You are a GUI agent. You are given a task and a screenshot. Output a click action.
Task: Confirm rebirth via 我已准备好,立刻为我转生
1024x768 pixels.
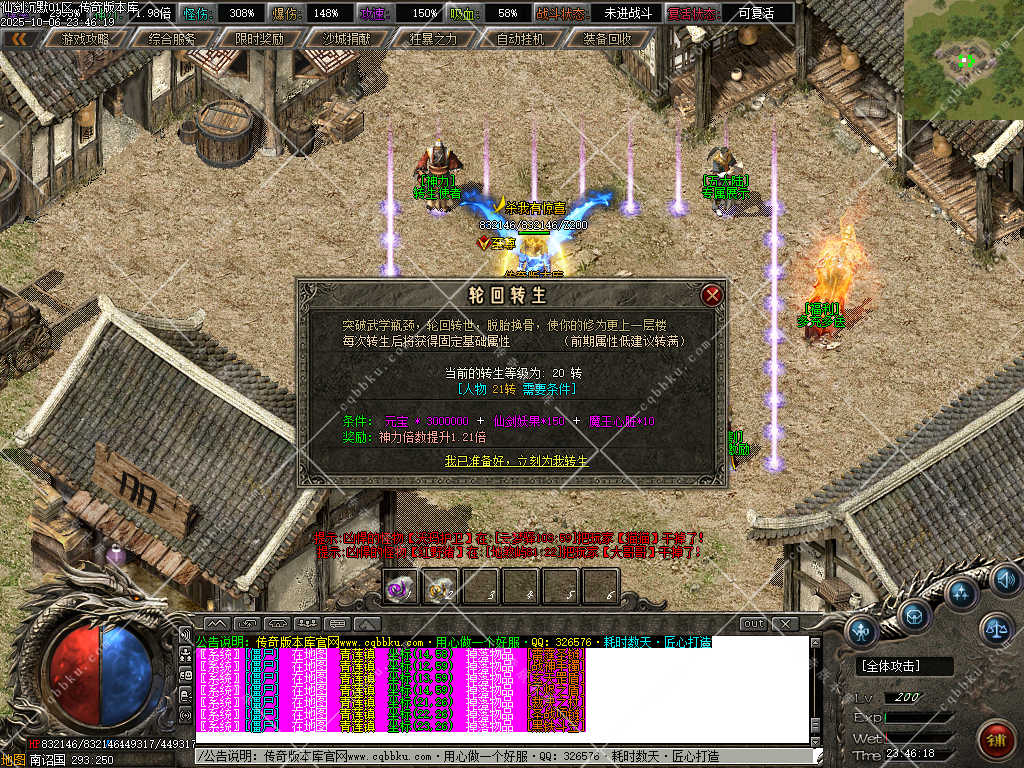[517, 461]
